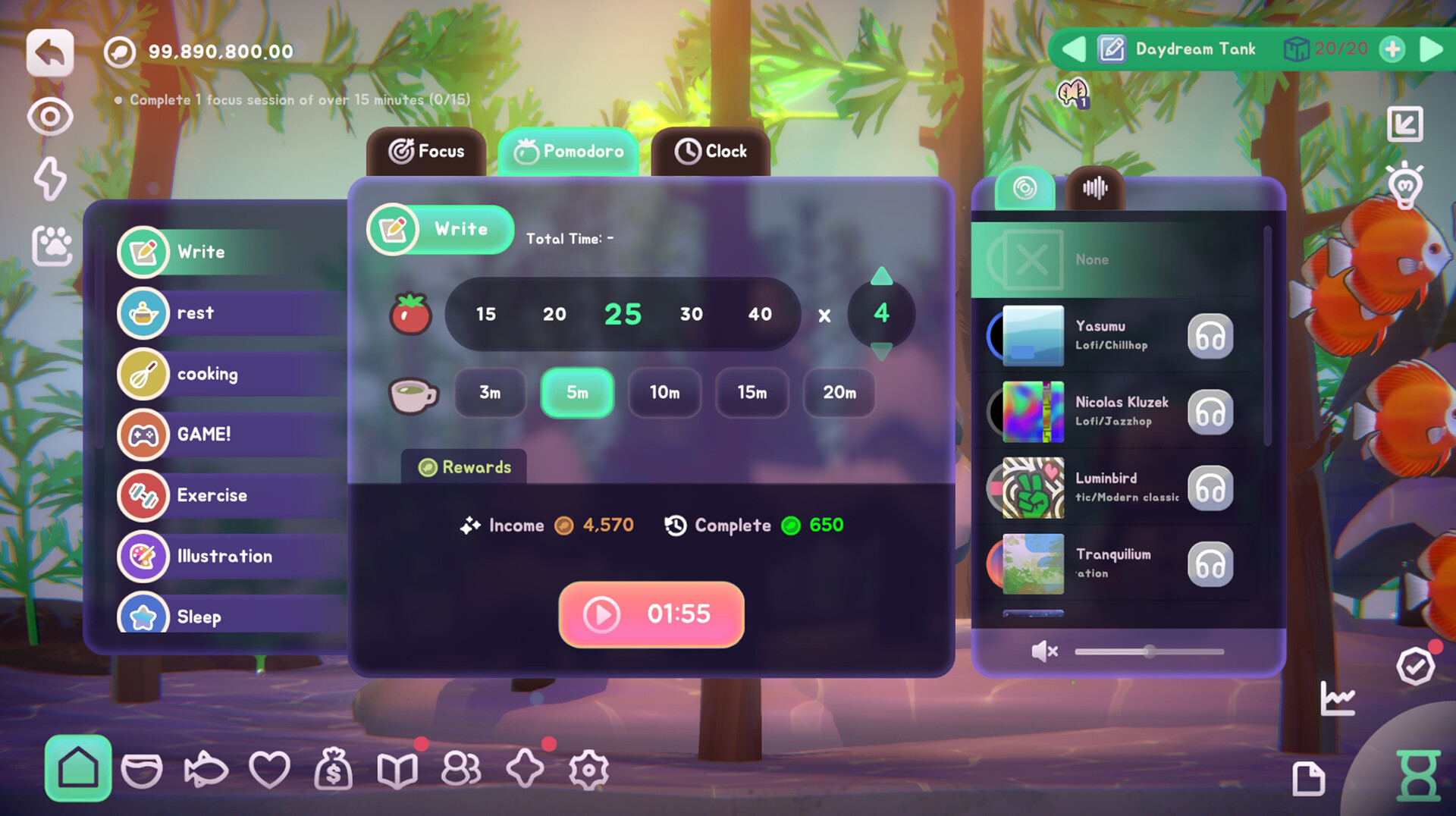Click the lightning bolt sidebar icon

click(x=50, y=179)
